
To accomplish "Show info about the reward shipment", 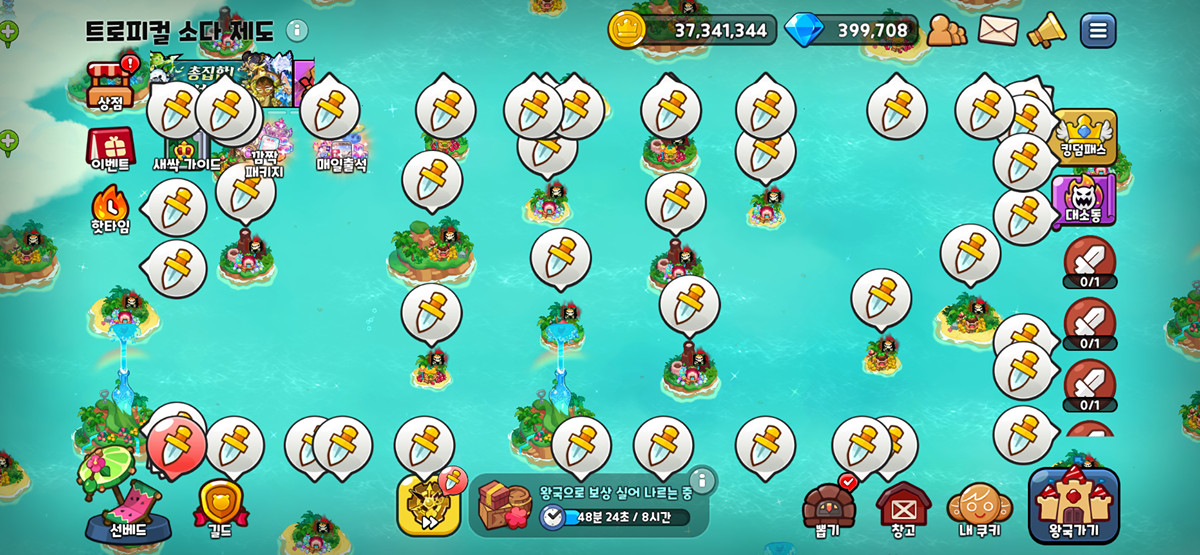I will 702,482.
